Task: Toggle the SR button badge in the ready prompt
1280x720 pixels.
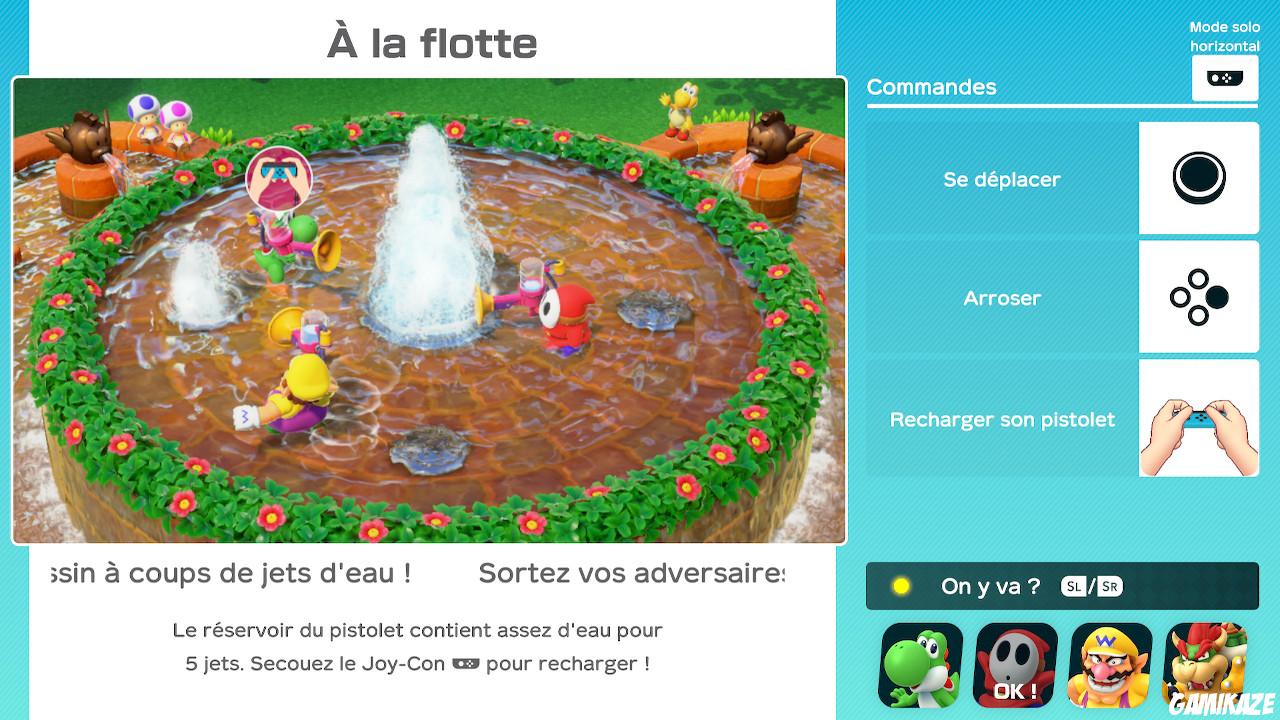Action: pos(1108,586)
